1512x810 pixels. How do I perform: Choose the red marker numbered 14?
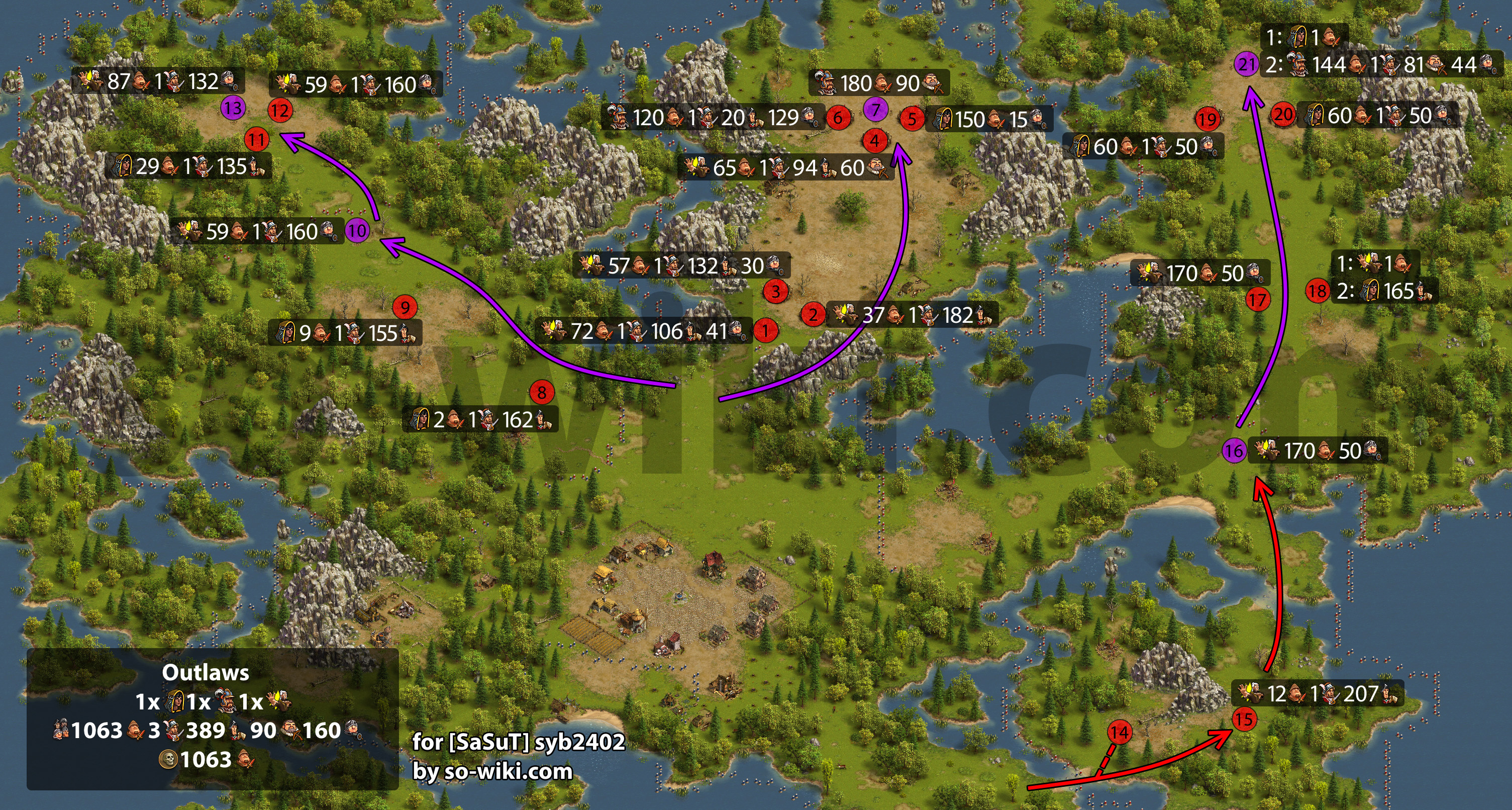click(1120, 733)
